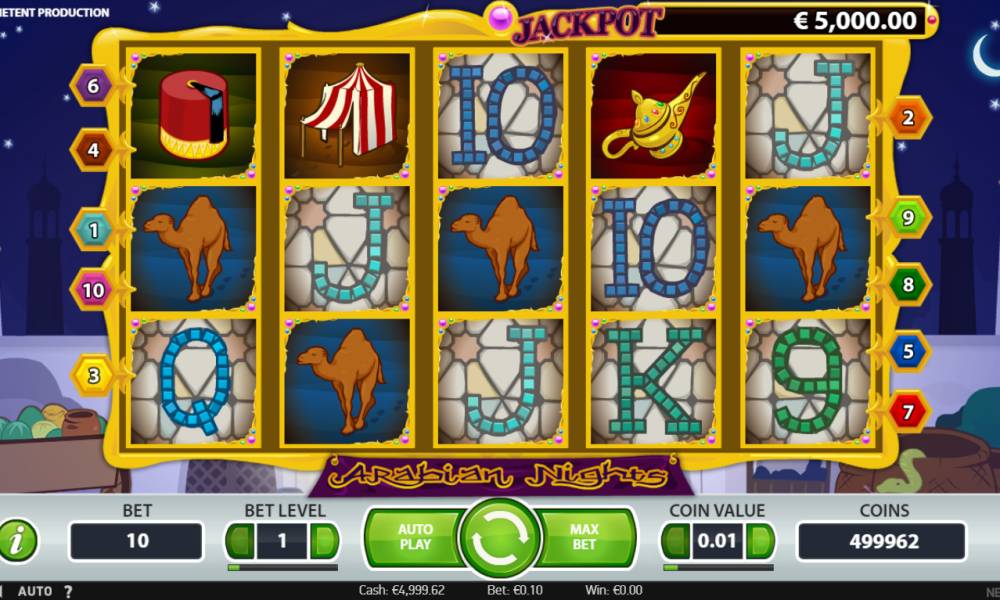
Task: Lower the Coin Value
Action: click(x=676, y=541)
